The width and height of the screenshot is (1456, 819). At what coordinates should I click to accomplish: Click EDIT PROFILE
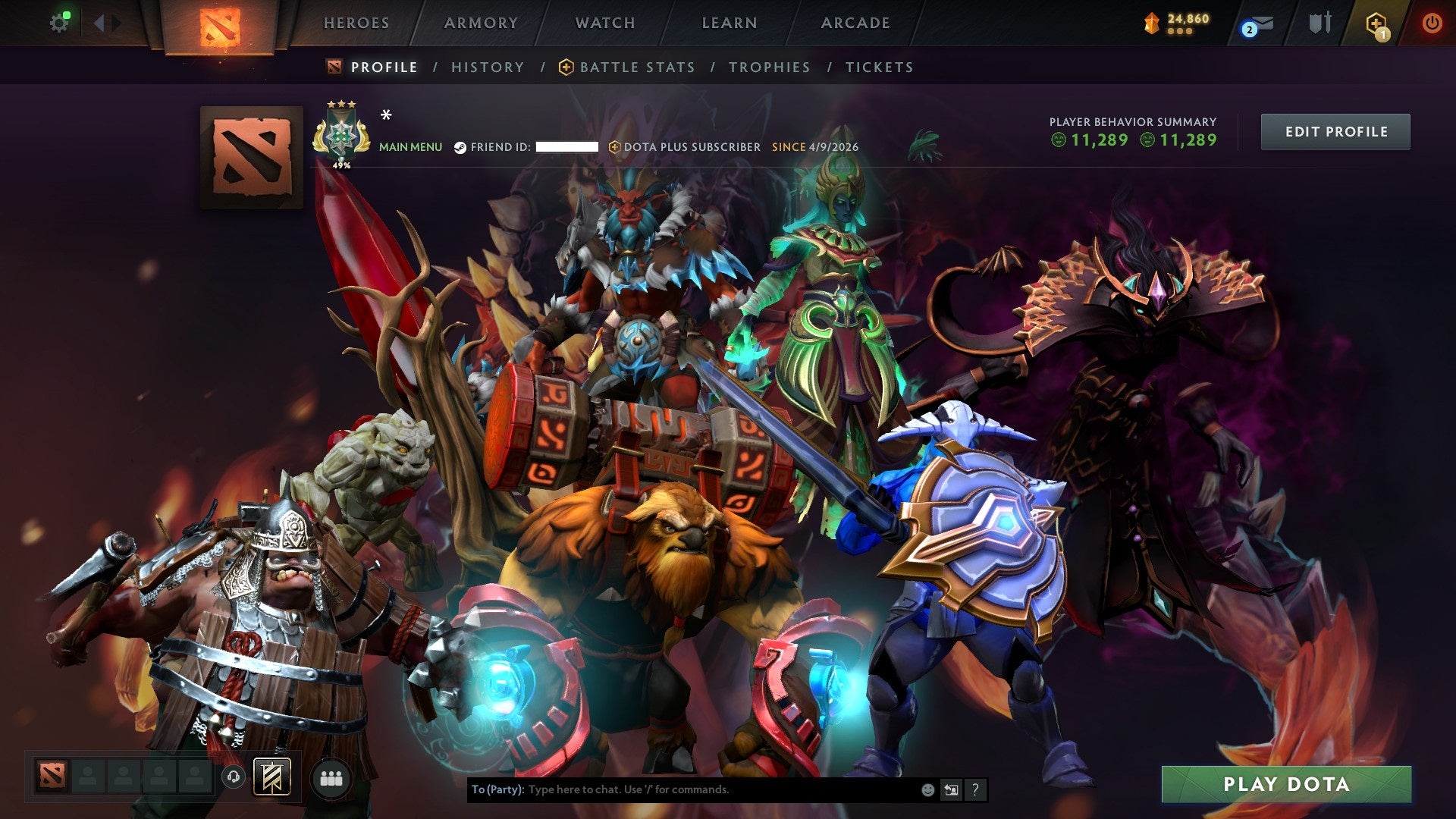pos(1335,131)
